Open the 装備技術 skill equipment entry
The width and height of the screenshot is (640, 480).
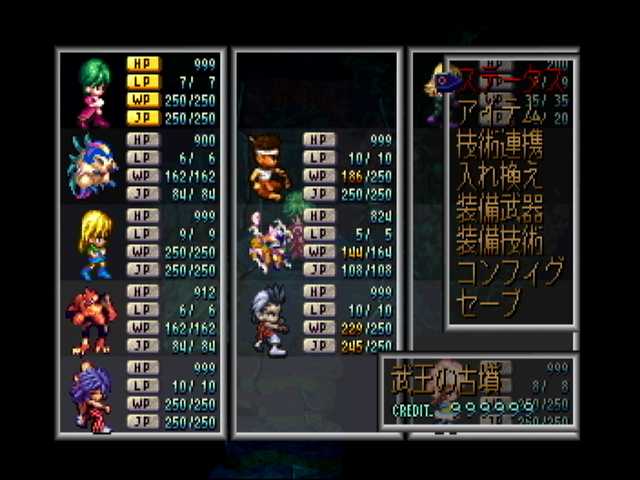tap(500, 240)
